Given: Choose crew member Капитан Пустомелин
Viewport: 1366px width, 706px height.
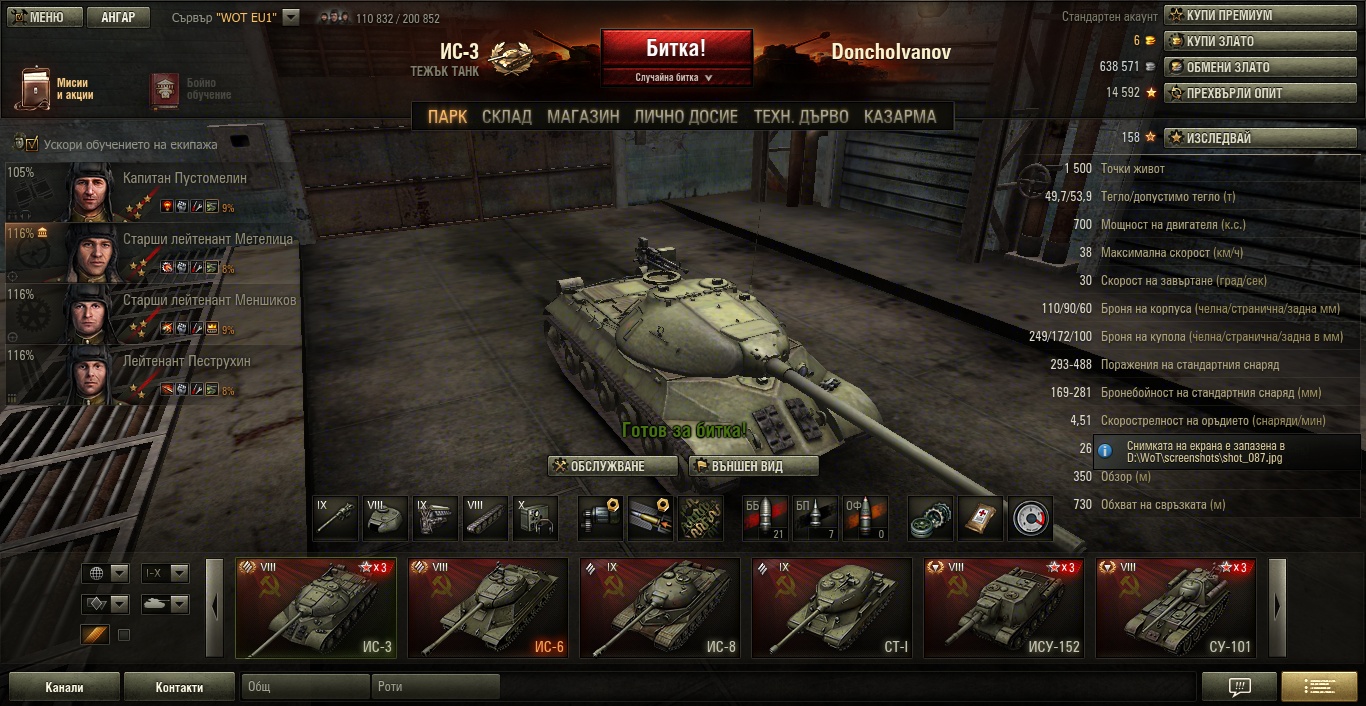Looking at the screenshot, I should [x=154, y=191].
